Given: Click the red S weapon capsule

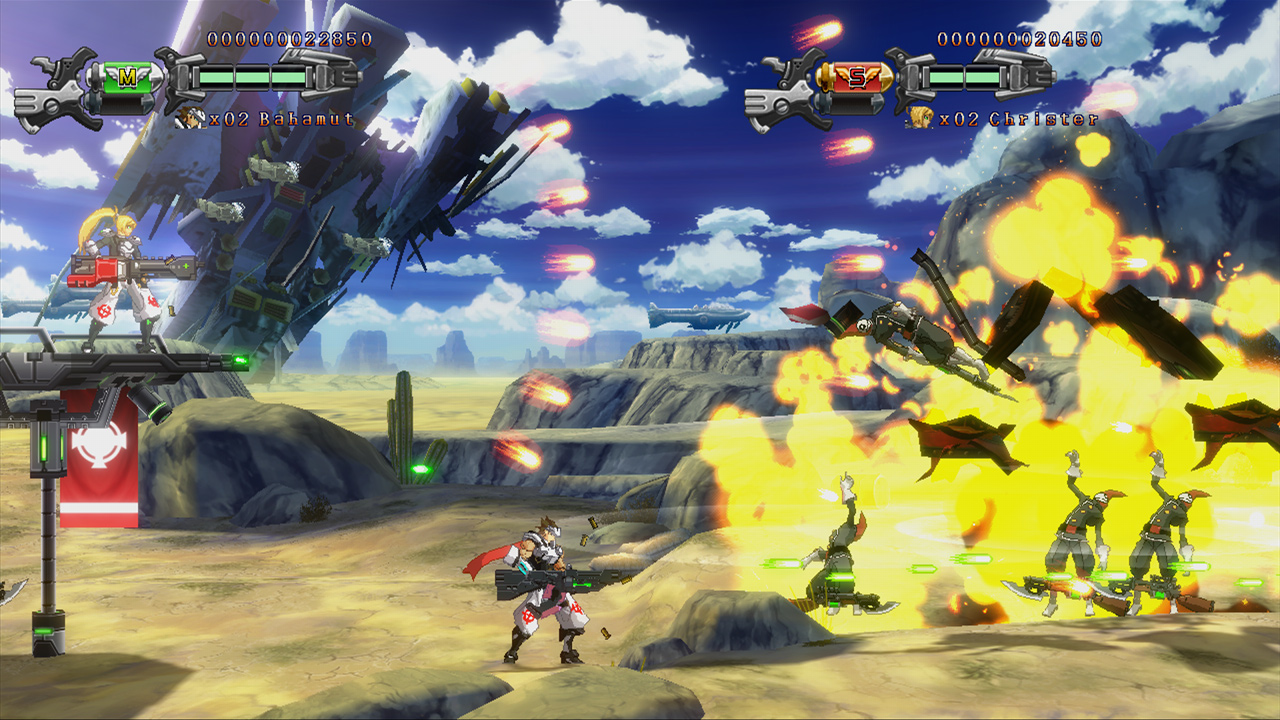Looking at the screenshot, I should [x=858, y=75].
